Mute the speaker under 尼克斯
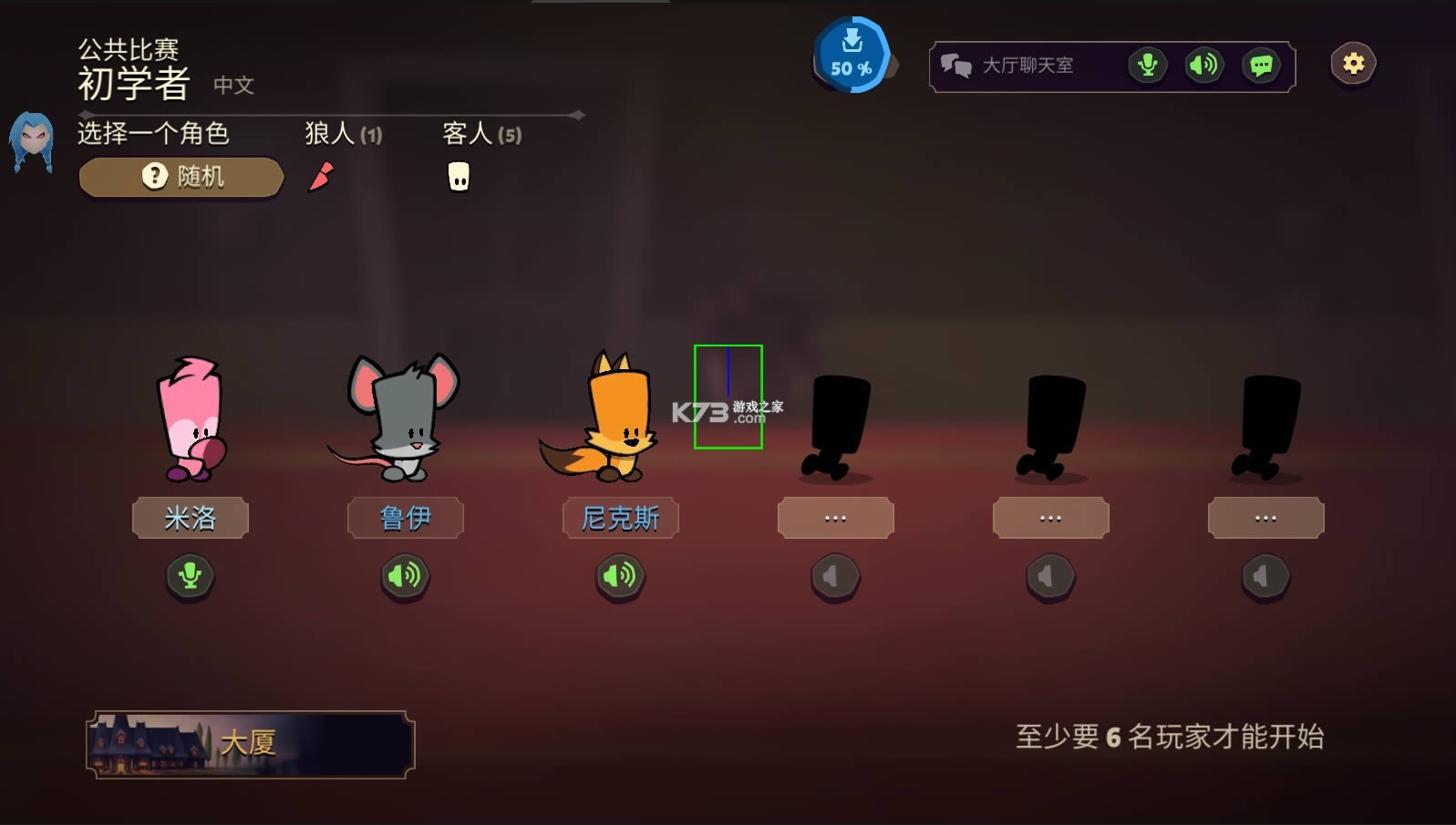This screenshot has height=825, width=1456. tap(620, 576)
